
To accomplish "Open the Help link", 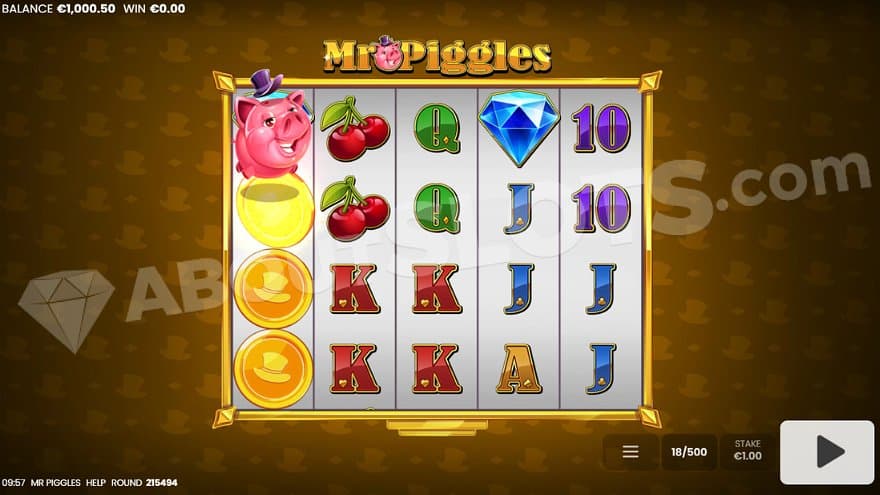I will point(96,482).
